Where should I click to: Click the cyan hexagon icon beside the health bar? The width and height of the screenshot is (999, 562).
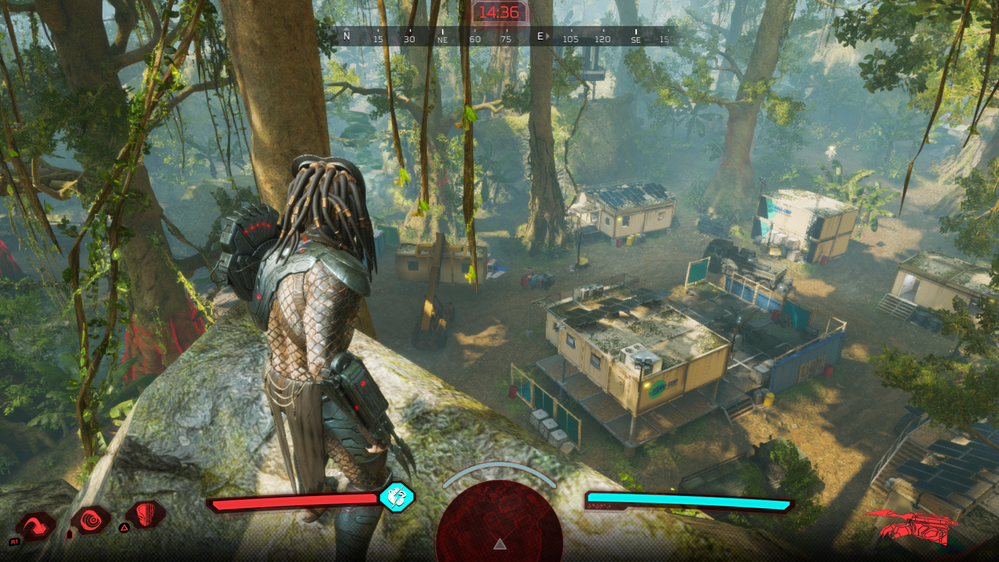[397, 496]
